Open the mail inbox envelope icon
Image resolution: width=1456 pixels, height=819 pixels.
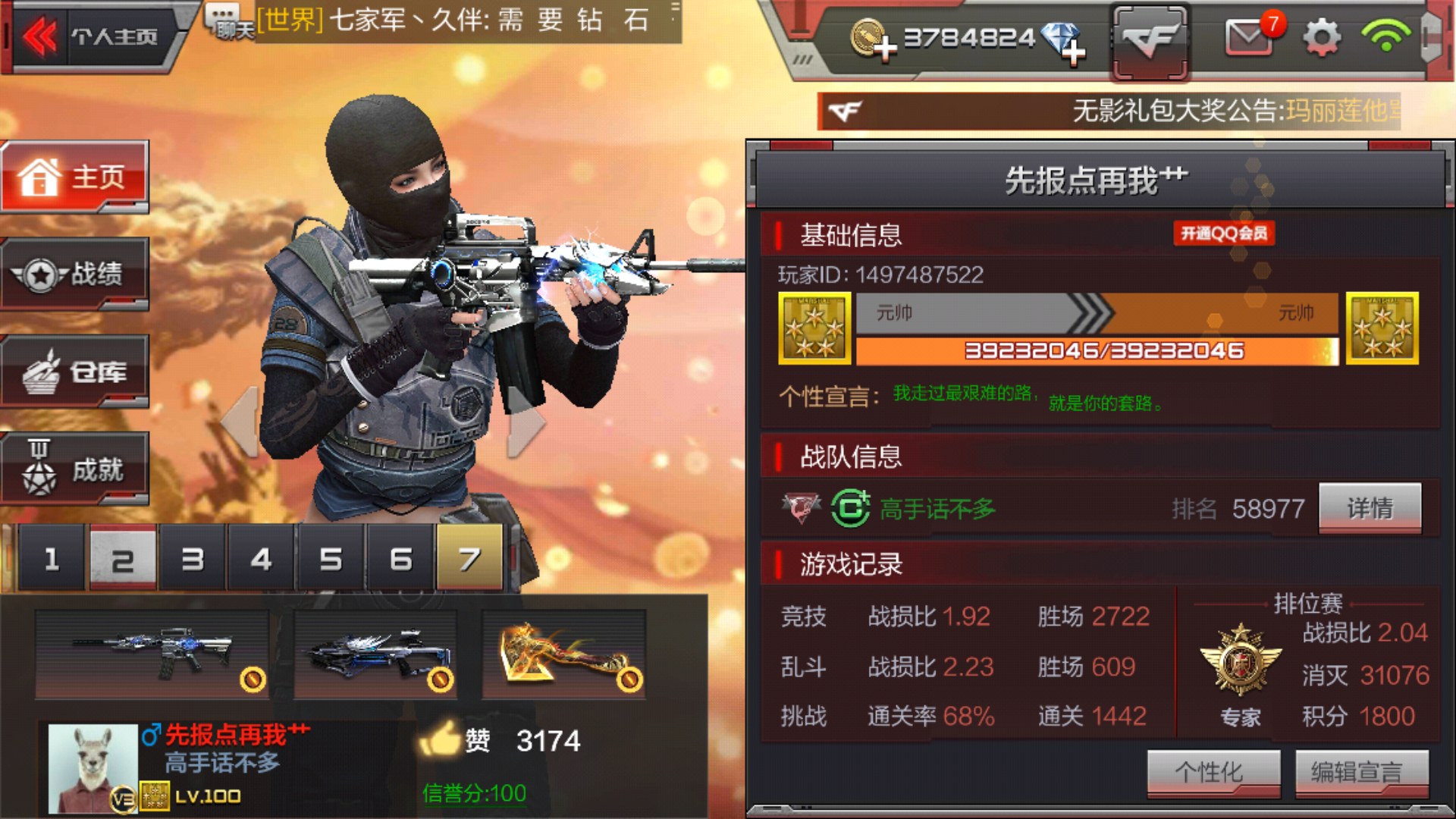coord(1250,36)
